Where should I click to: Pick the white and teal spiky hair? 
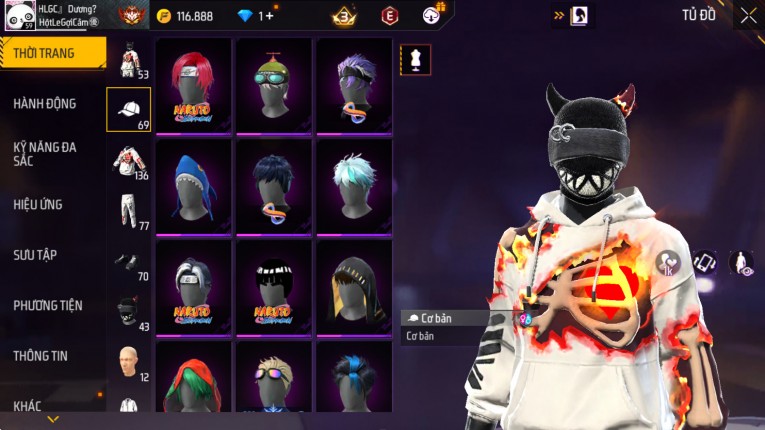point(354,186)
